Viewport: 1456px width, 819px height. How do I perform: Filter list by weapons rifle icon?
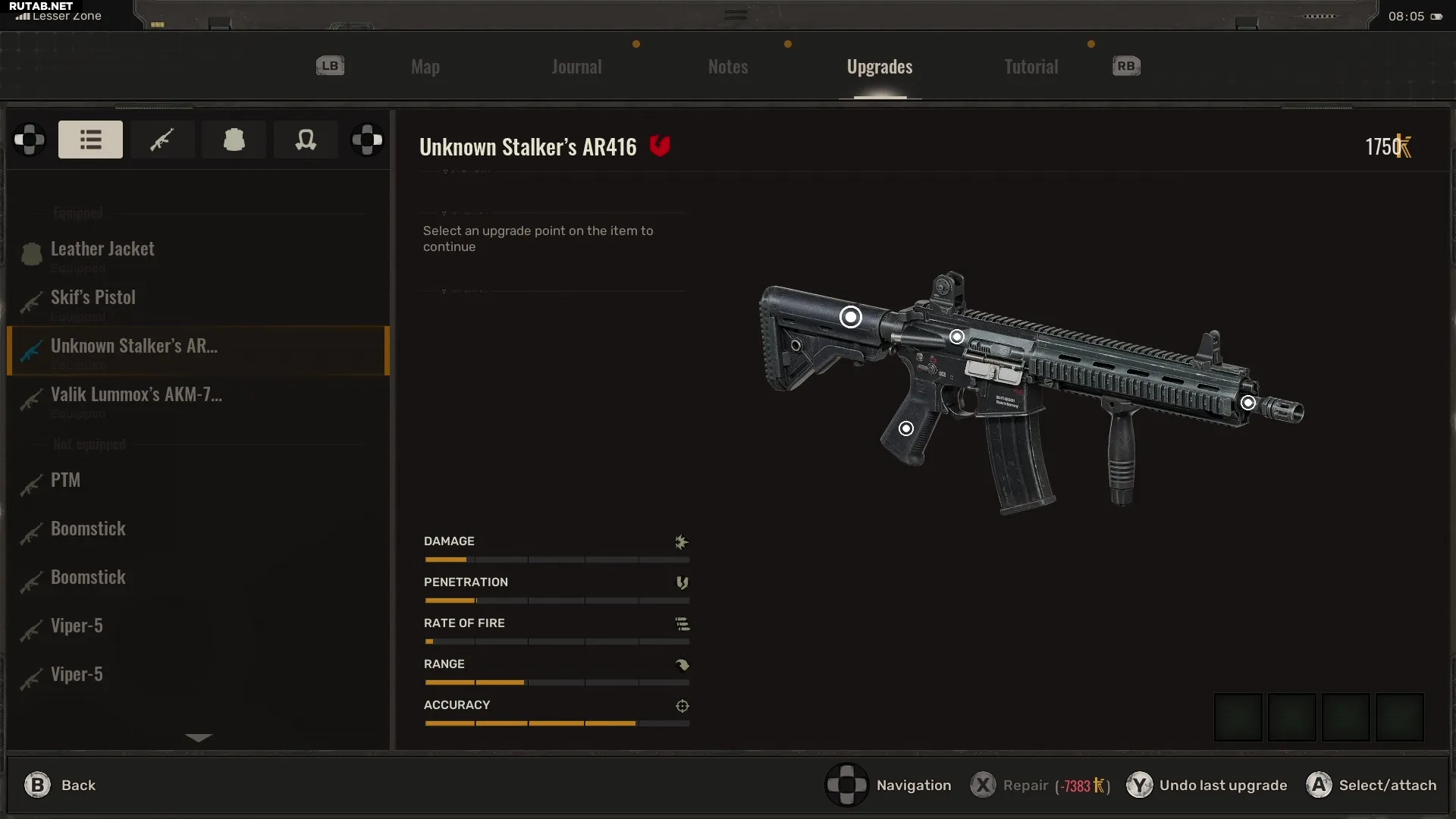tap(162, 140)
